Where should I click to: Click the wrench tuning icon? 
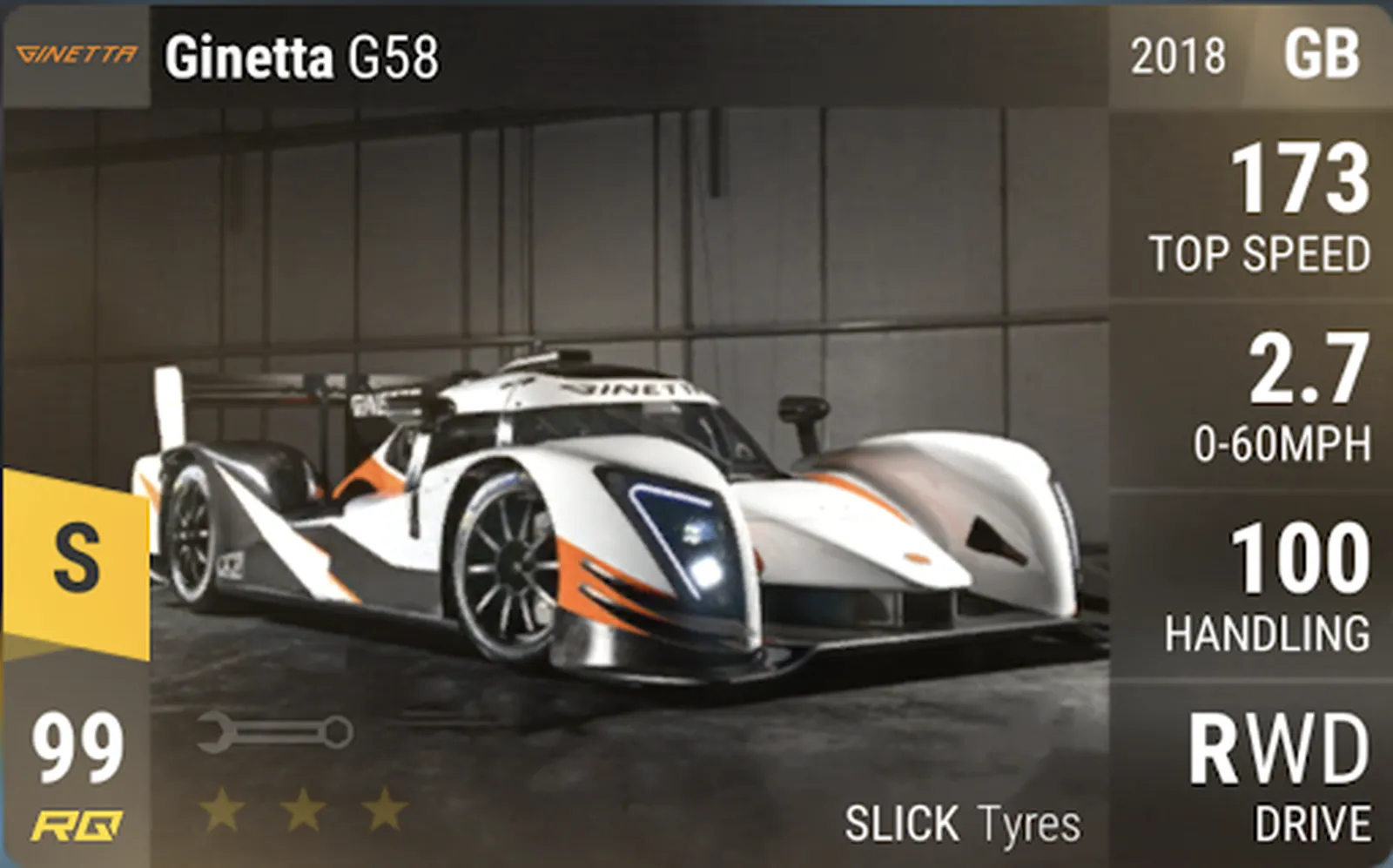point(274,732)
